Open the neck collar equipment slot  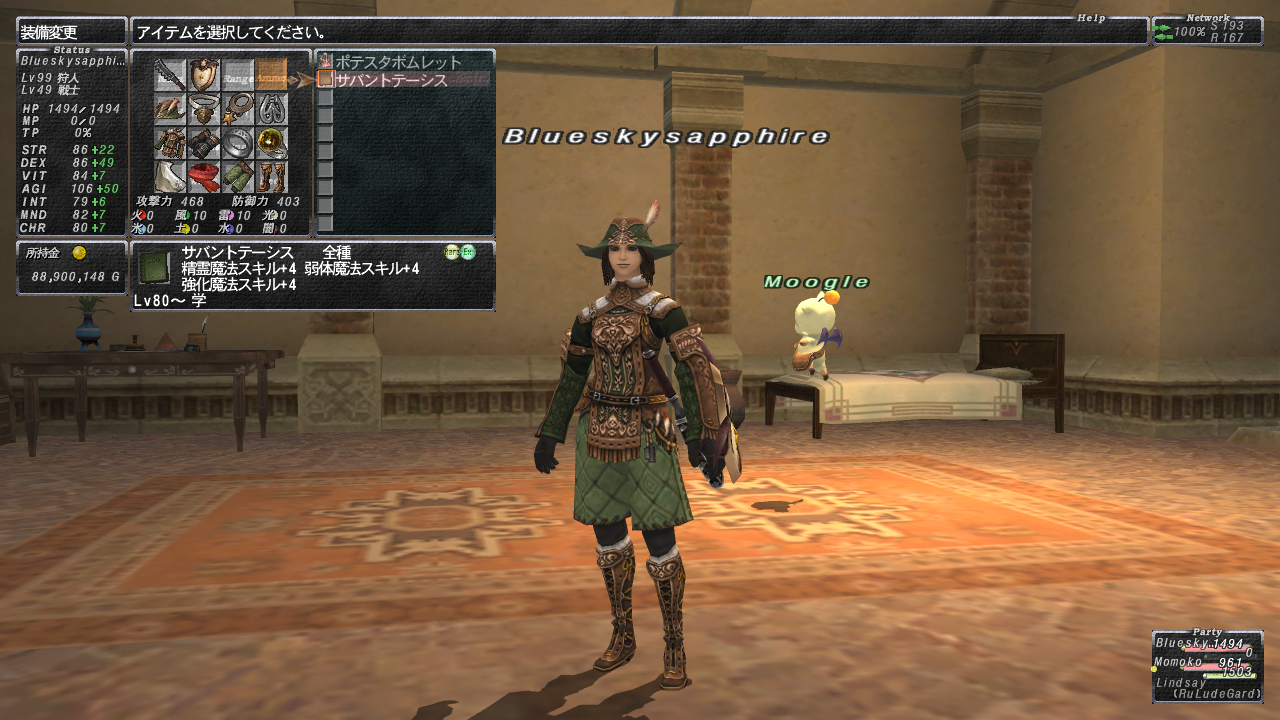coord(204,108)
